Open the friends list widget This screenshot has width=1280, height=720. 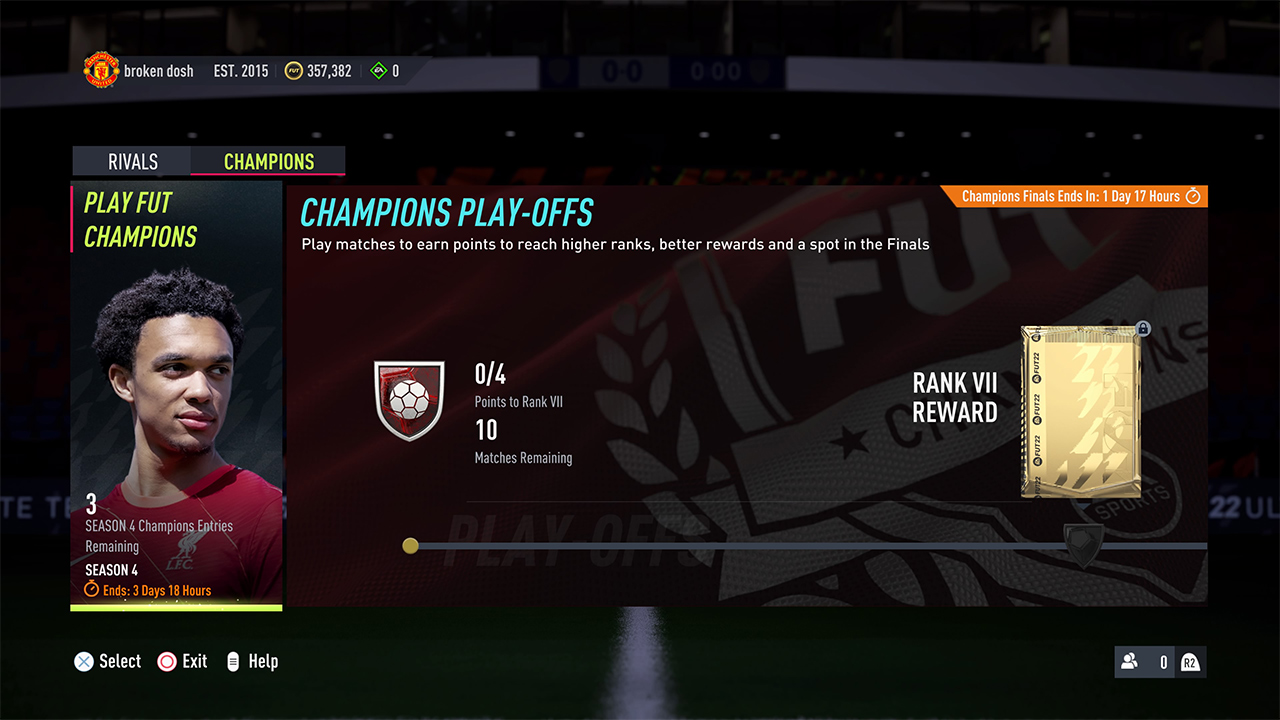[x=1160, y=662]
